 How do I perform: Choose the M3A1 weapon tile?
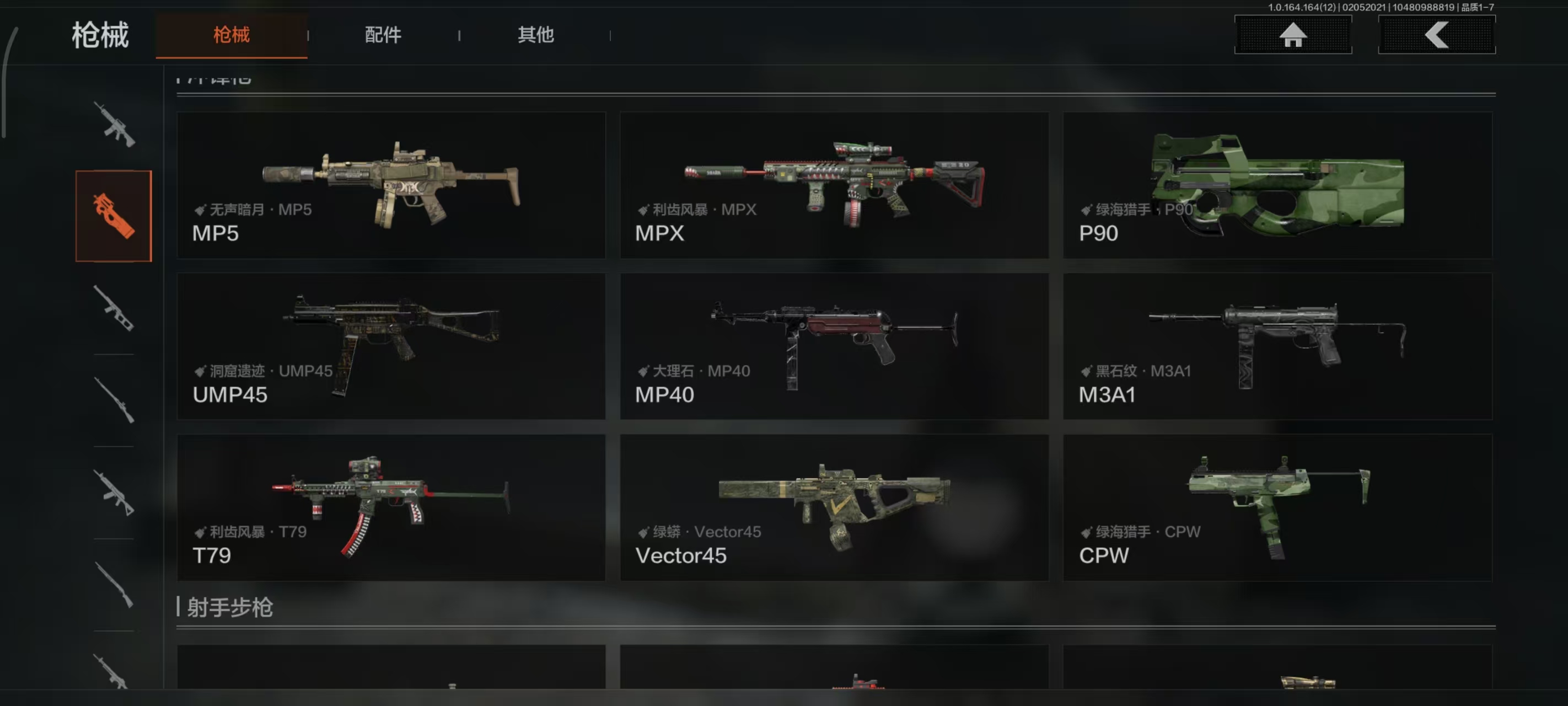tap(1277, 346)
